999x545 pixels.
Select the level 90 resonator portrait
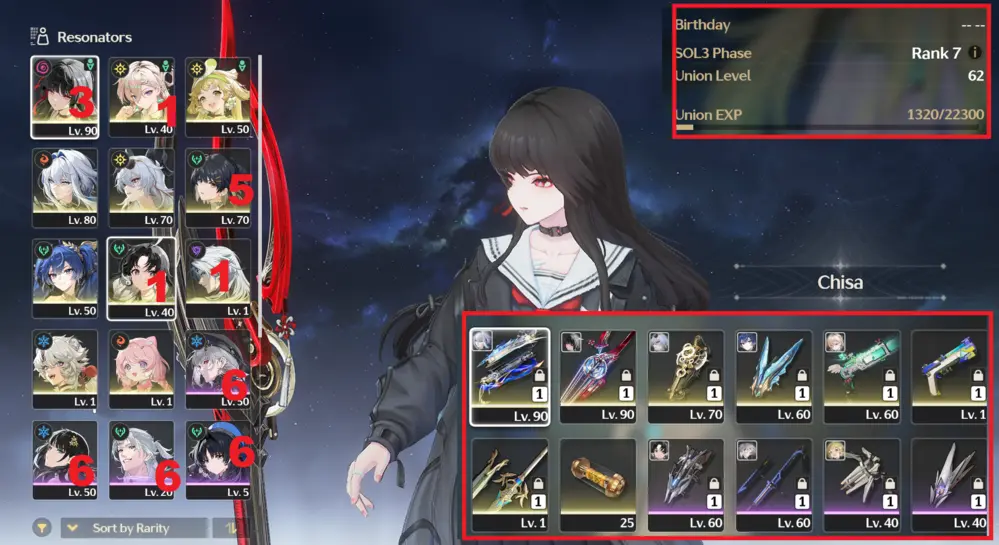[64, 96]
